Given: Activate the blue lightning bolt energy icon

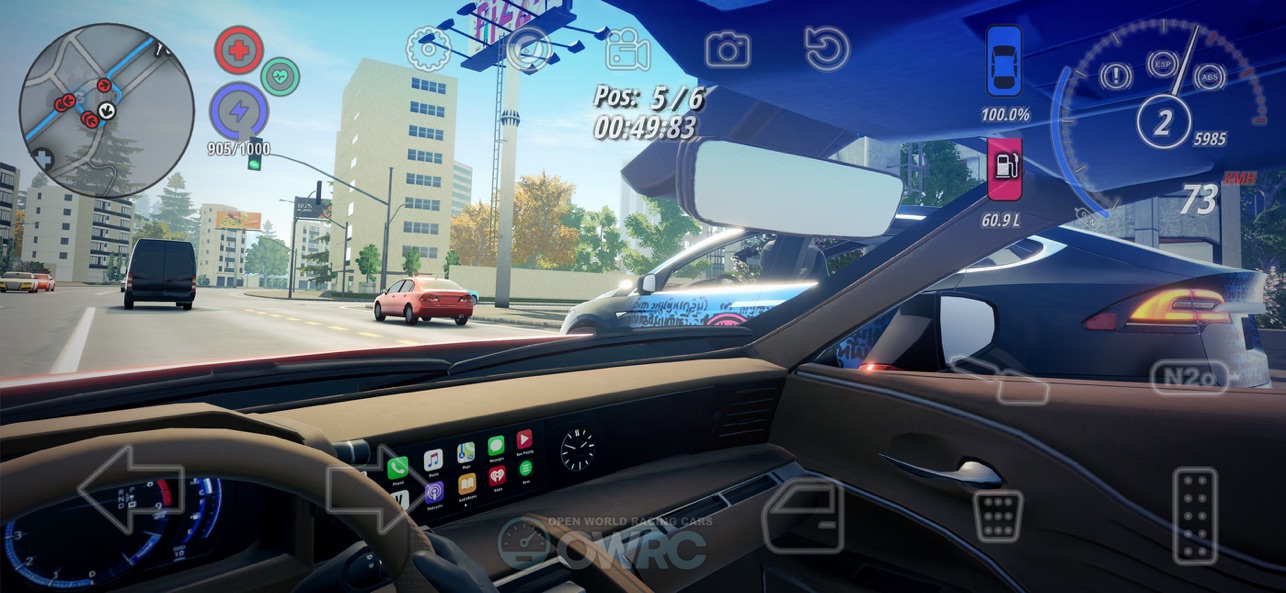Looking at the screenshot, I should coord(238,112).
